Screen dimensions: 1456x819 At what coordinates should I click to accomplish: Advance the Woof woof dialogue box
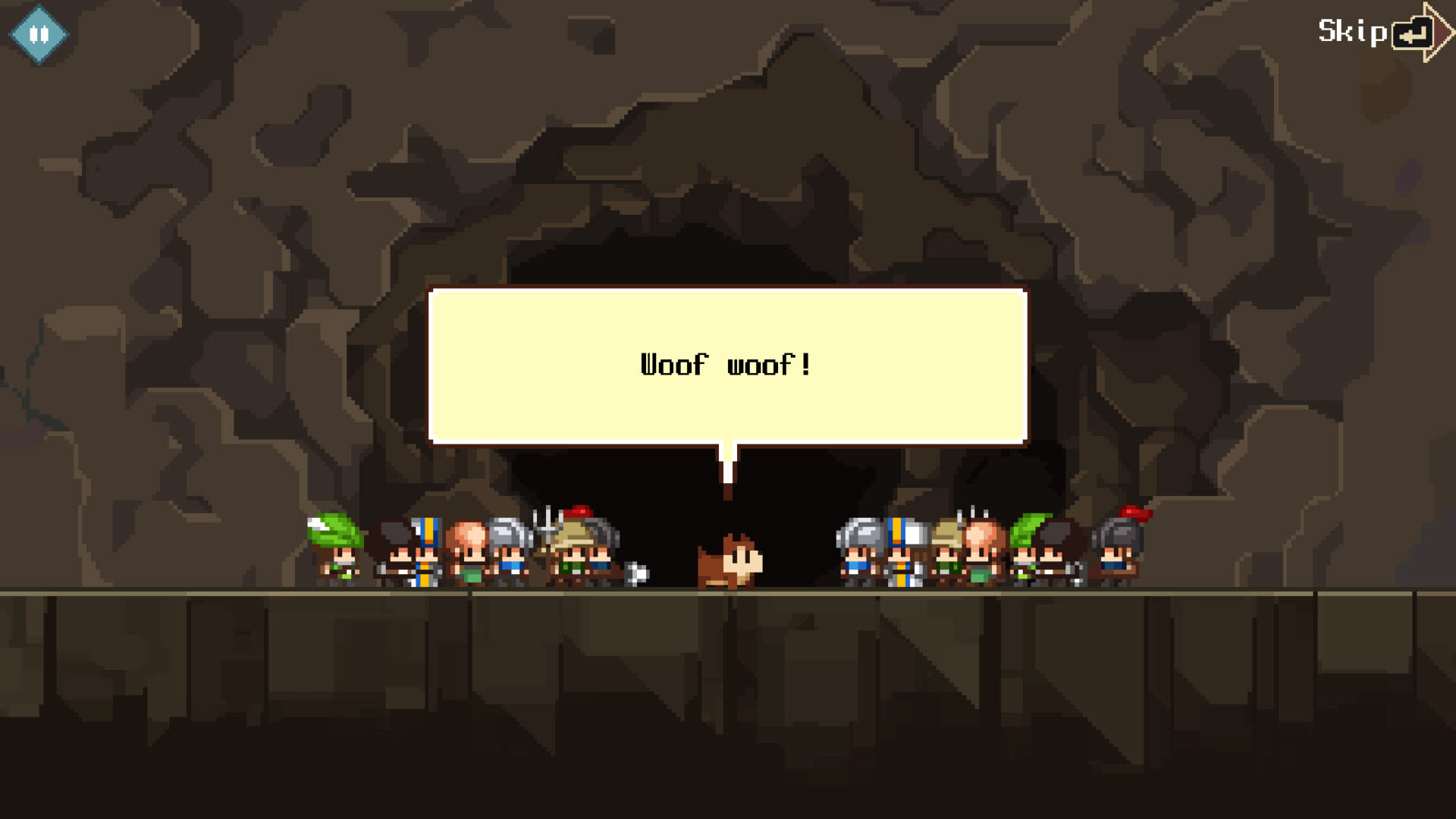click(x=728, y=366)
